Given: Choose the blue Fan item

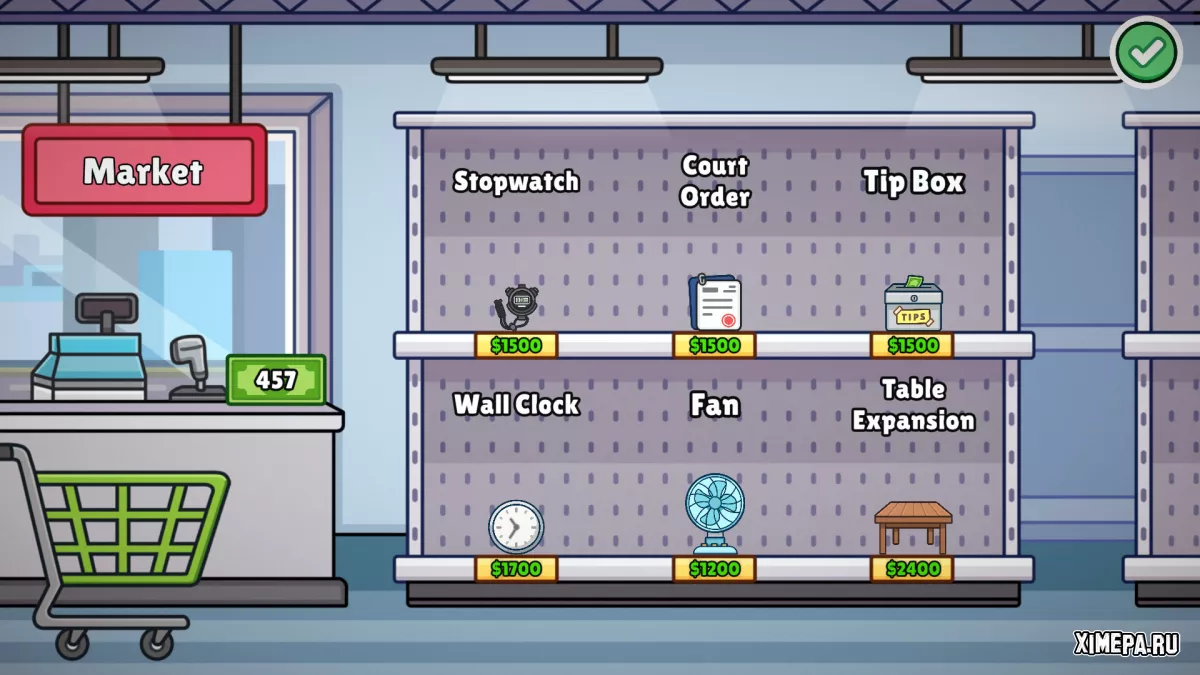Looking at the screenshot, I should (714, 513).
